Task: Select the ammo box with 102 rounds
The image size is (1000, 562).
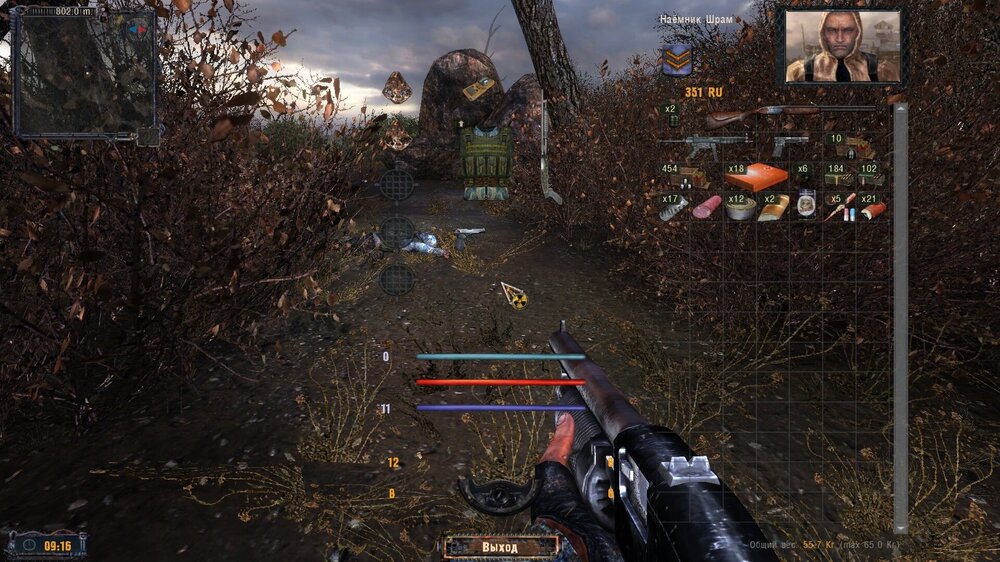Action: coord(868,177)
